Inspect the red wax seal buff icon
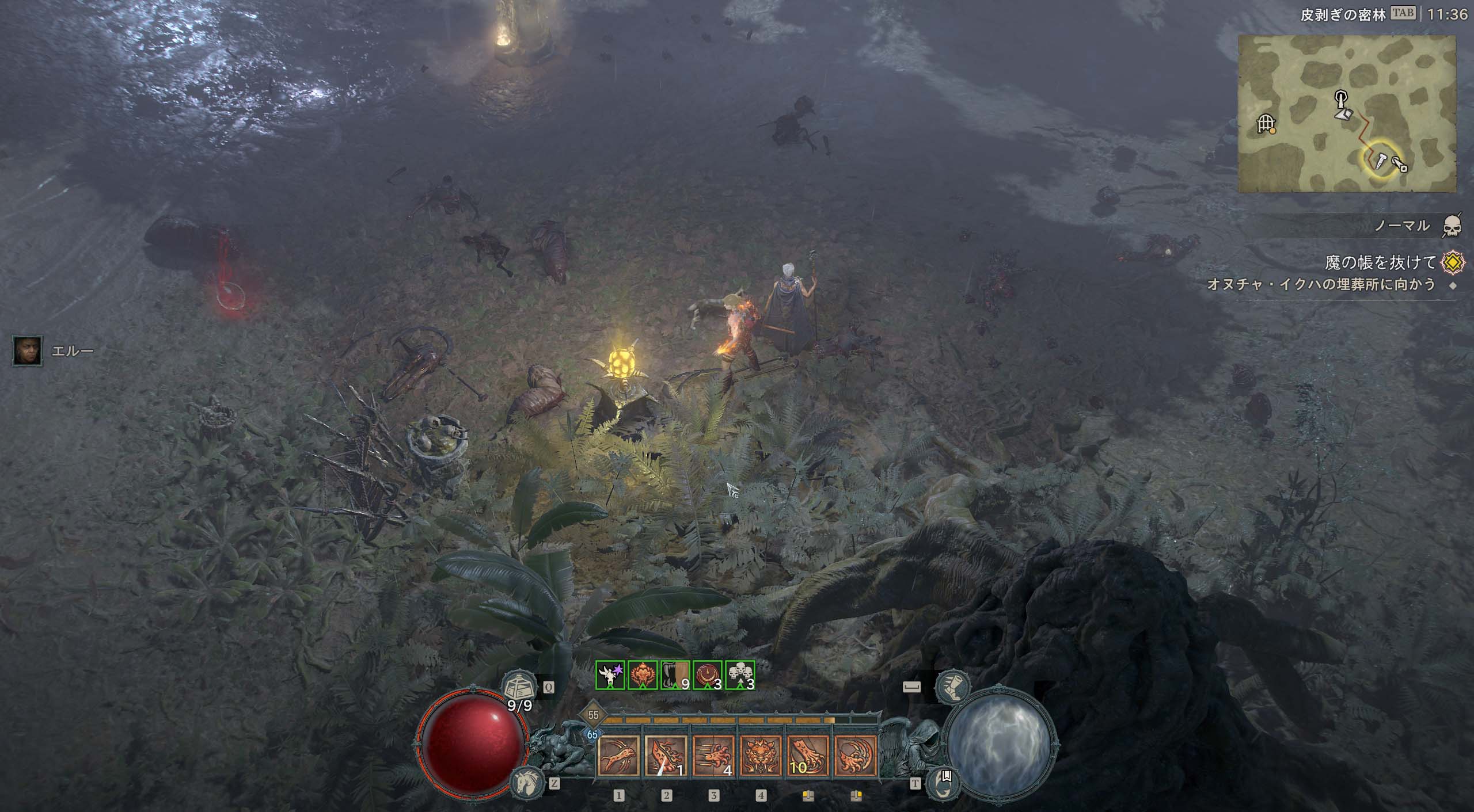Viewport: 1474px width, 812px height. 708,675
